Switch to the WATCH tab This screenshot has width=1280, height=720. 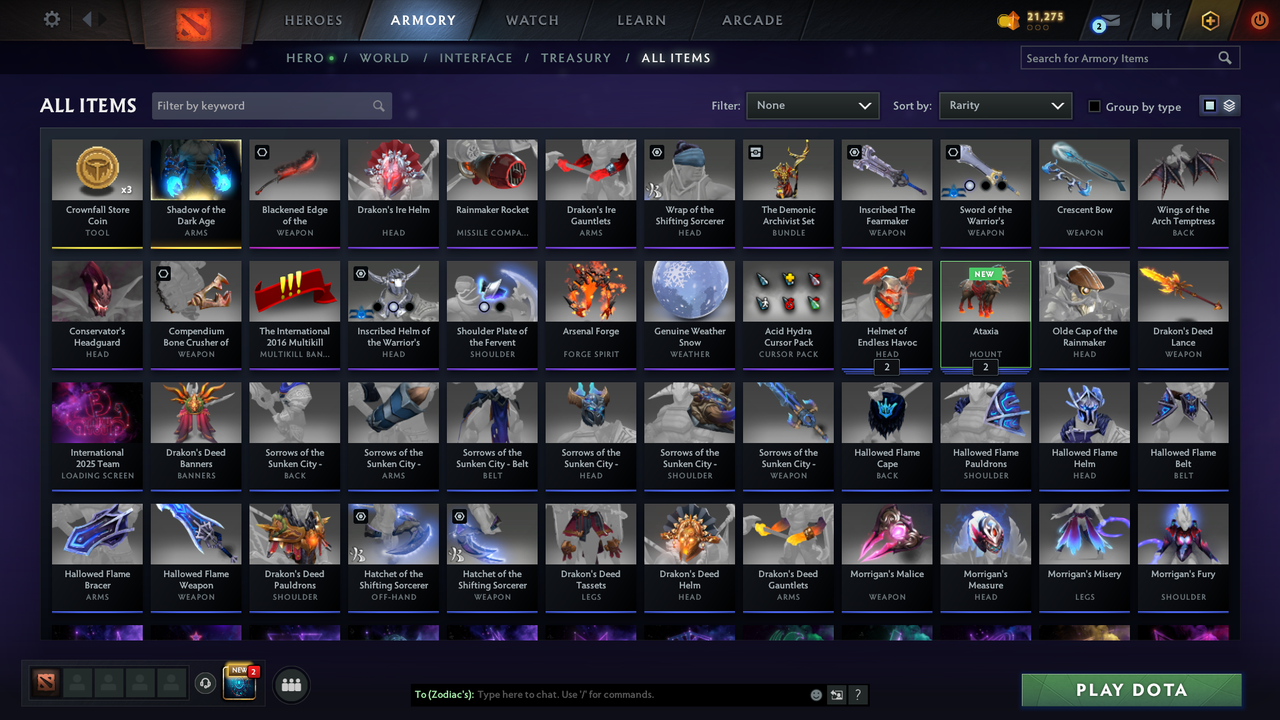click(531, 20)
